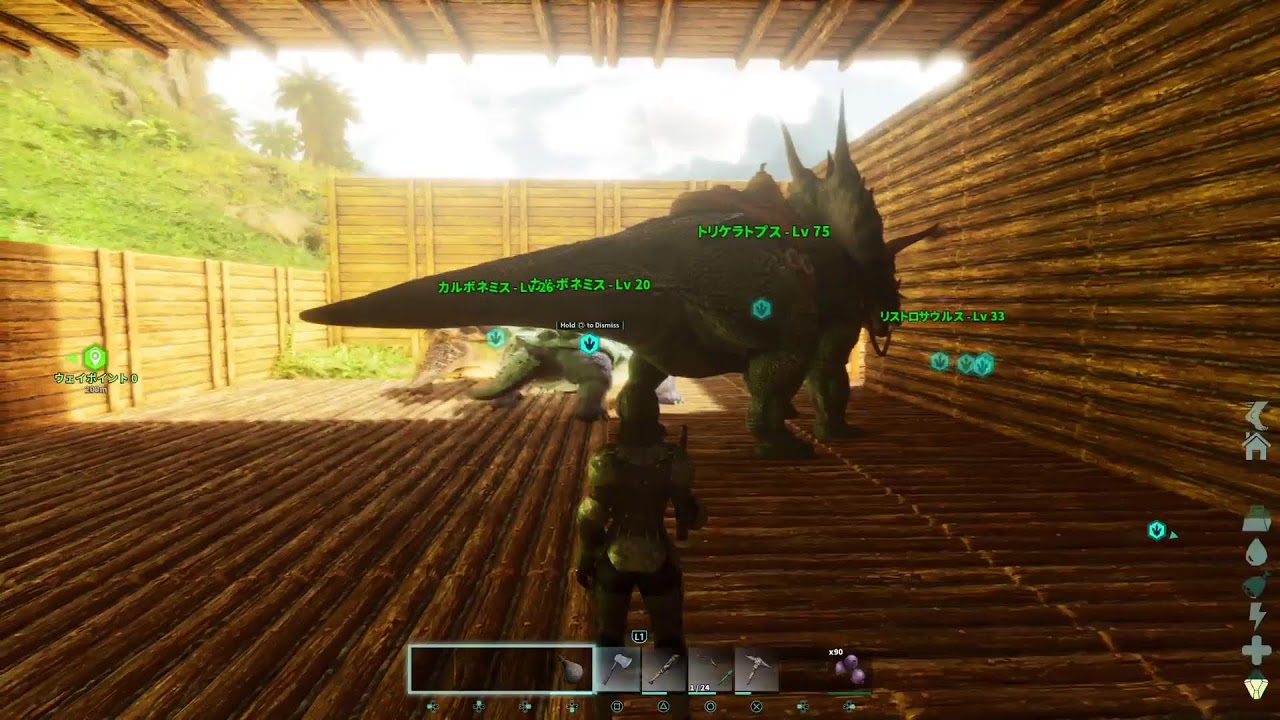The width and height of the screenshot is (1280, 720).
Task: Choose the wooden club hotbar slot
Action: click(665, 670)
